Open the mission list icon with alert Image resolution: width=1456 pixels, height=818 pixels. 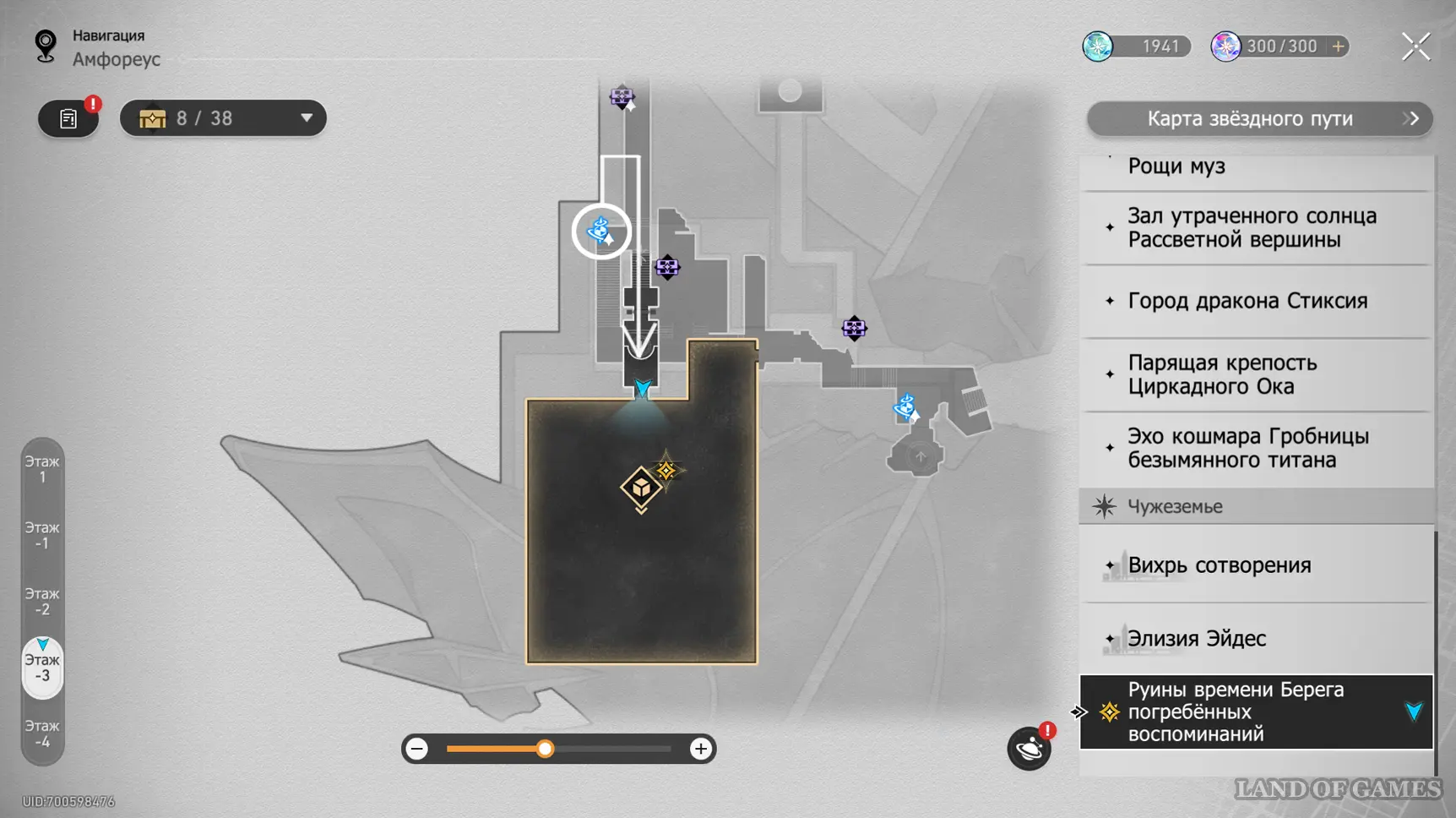click(x=68, y=118)
